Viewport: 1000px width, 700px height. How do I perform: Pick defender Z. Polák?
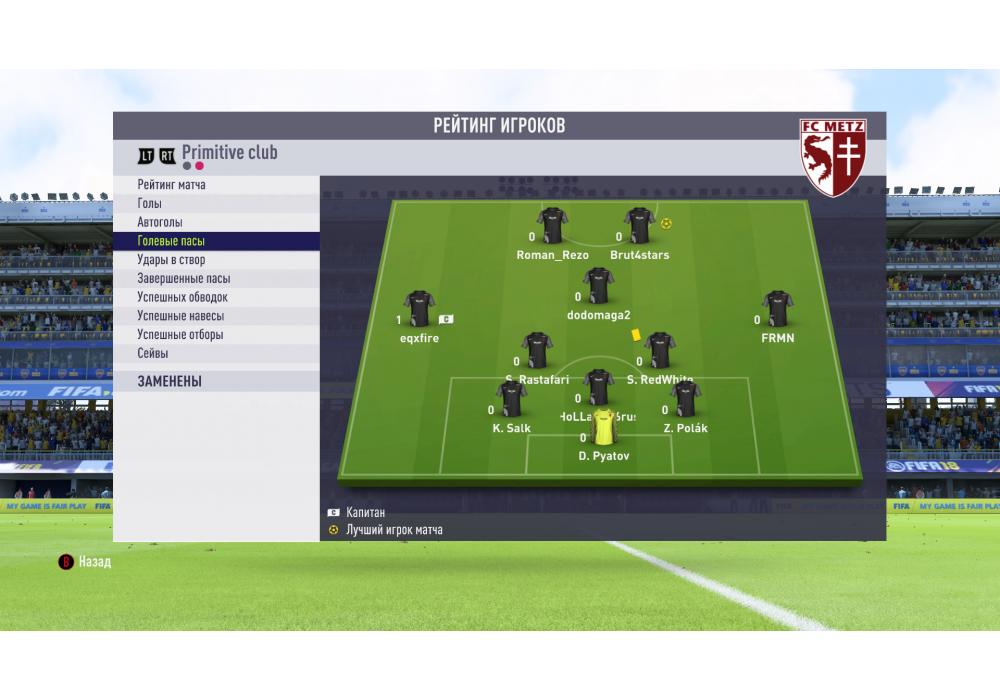(x=685, y=400)
